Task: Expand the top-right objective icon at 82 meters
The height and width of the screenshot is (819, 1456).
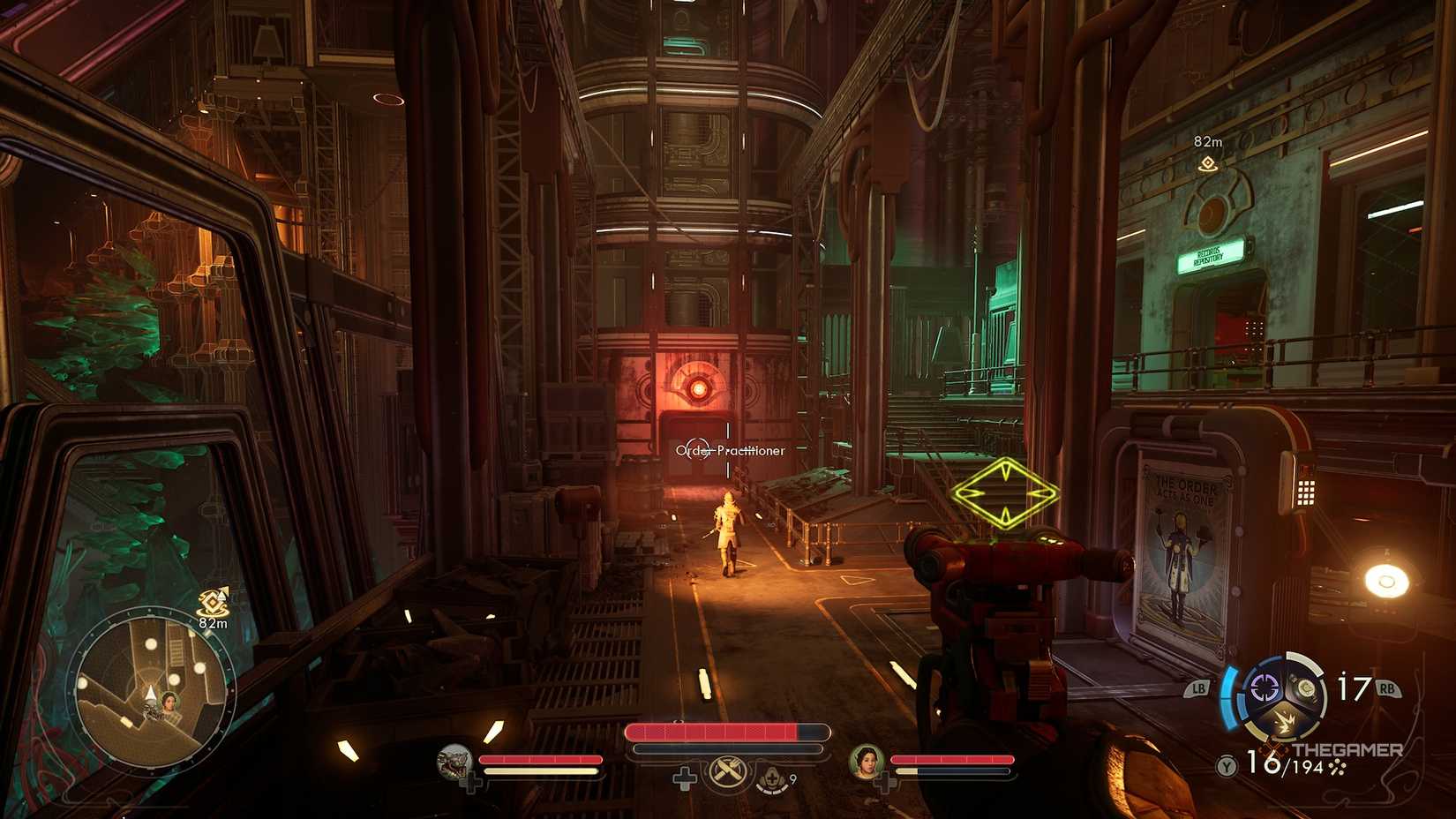Action: [1208, 164]
